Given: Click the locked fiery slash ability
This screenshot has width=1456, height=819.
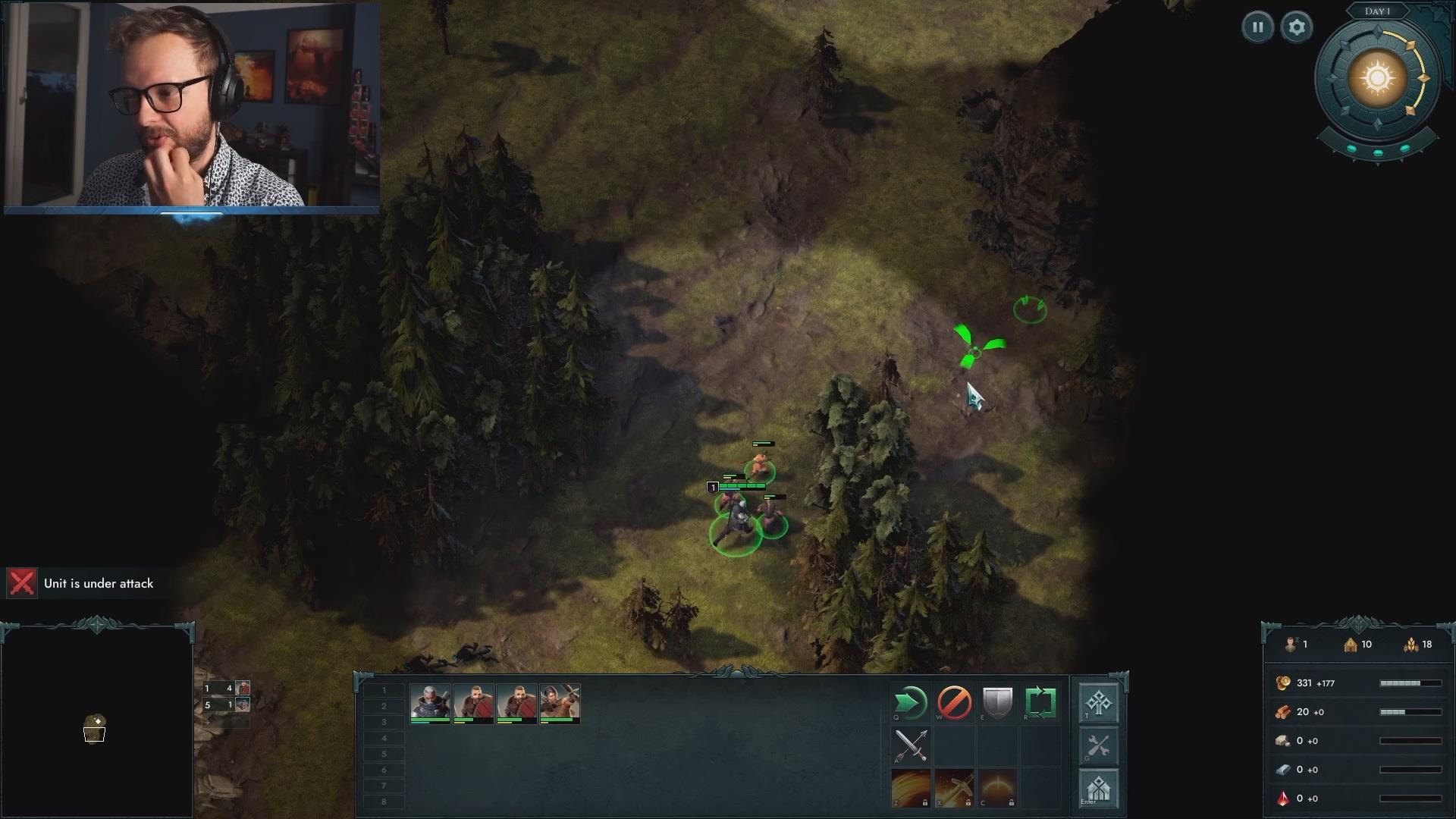Looking at the screenshot, I should 910,788.
